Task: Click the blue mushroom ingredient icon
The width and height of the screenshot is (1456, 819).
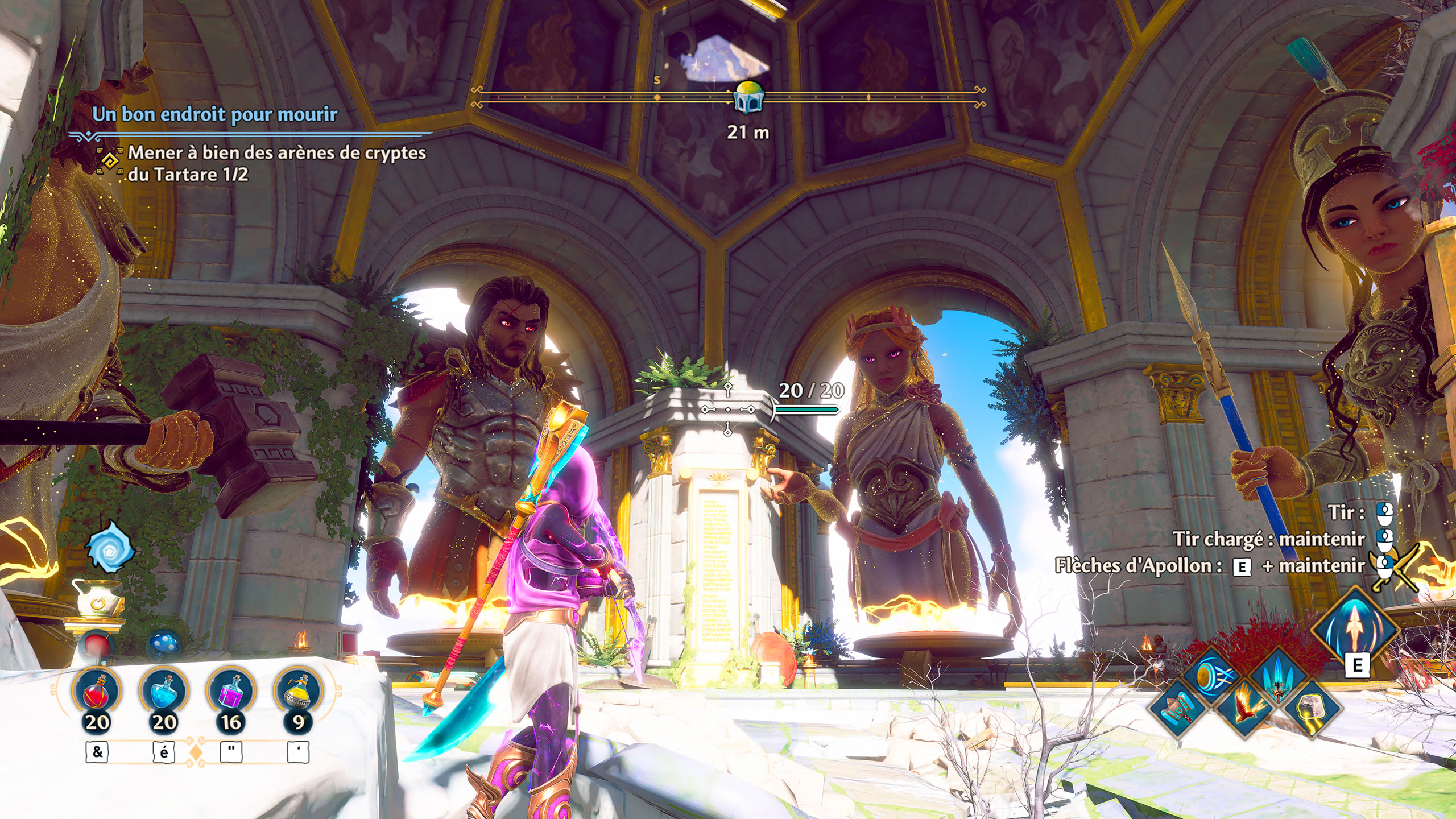Action: [164, 644]
